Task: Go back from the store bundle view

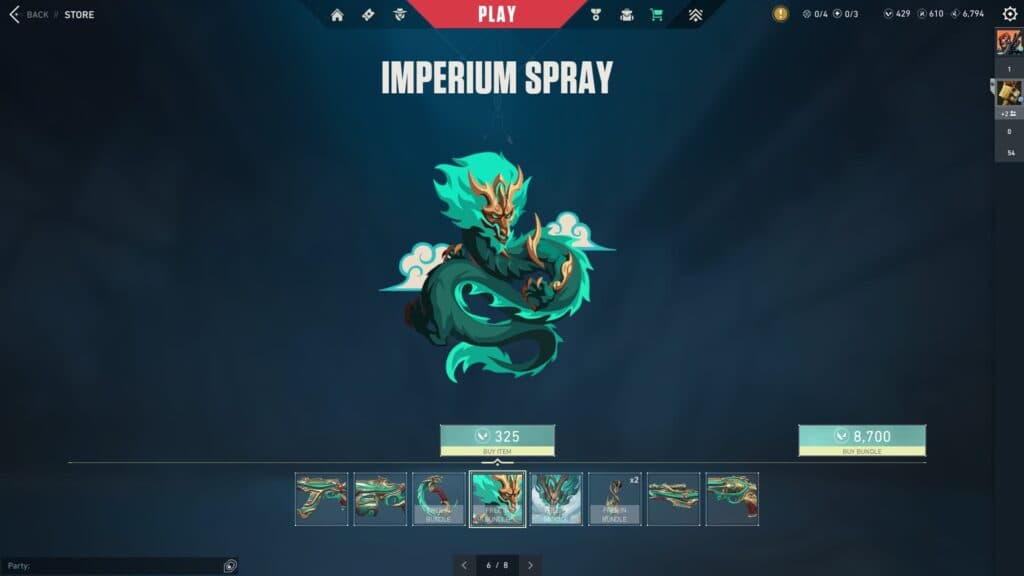Action: tap(28, 15)
